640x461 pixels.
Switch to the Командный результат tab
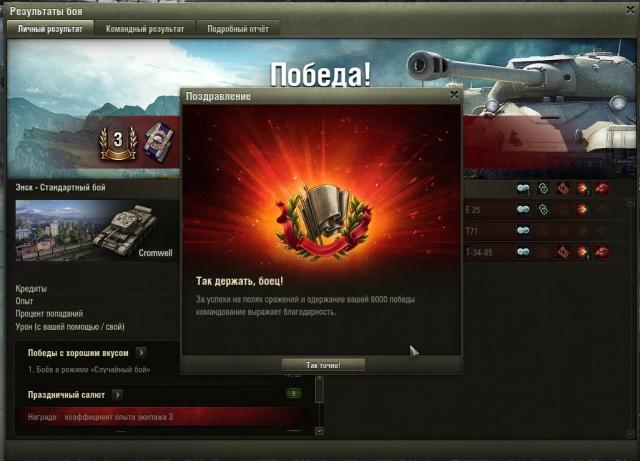point(145,29)
